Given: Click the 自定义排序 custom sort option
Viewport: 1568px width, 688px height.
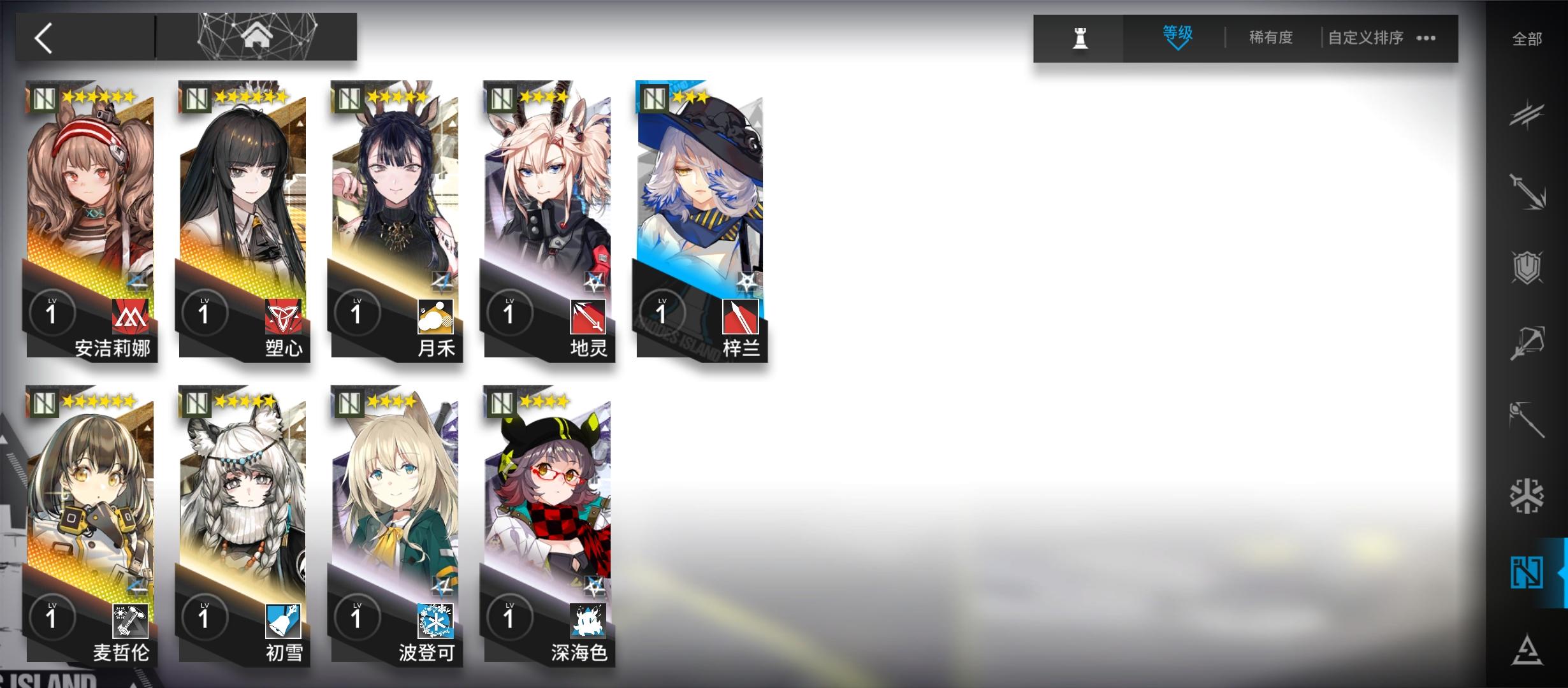Looking at the screenshot, I should click(x=1366, y=37).
